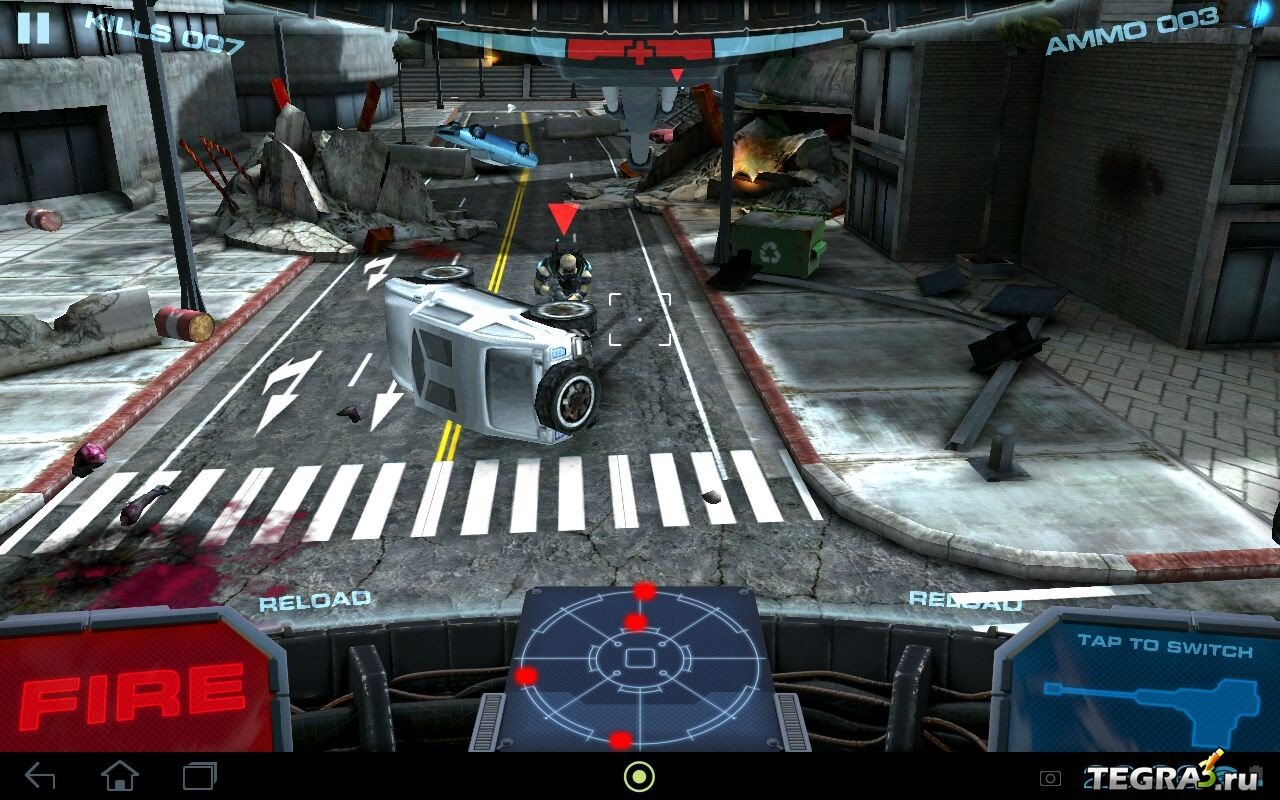Image resolution: width=1280 pixels, height=800 pixels.
Task: Open the Android home screen
Action: (120, 776)
